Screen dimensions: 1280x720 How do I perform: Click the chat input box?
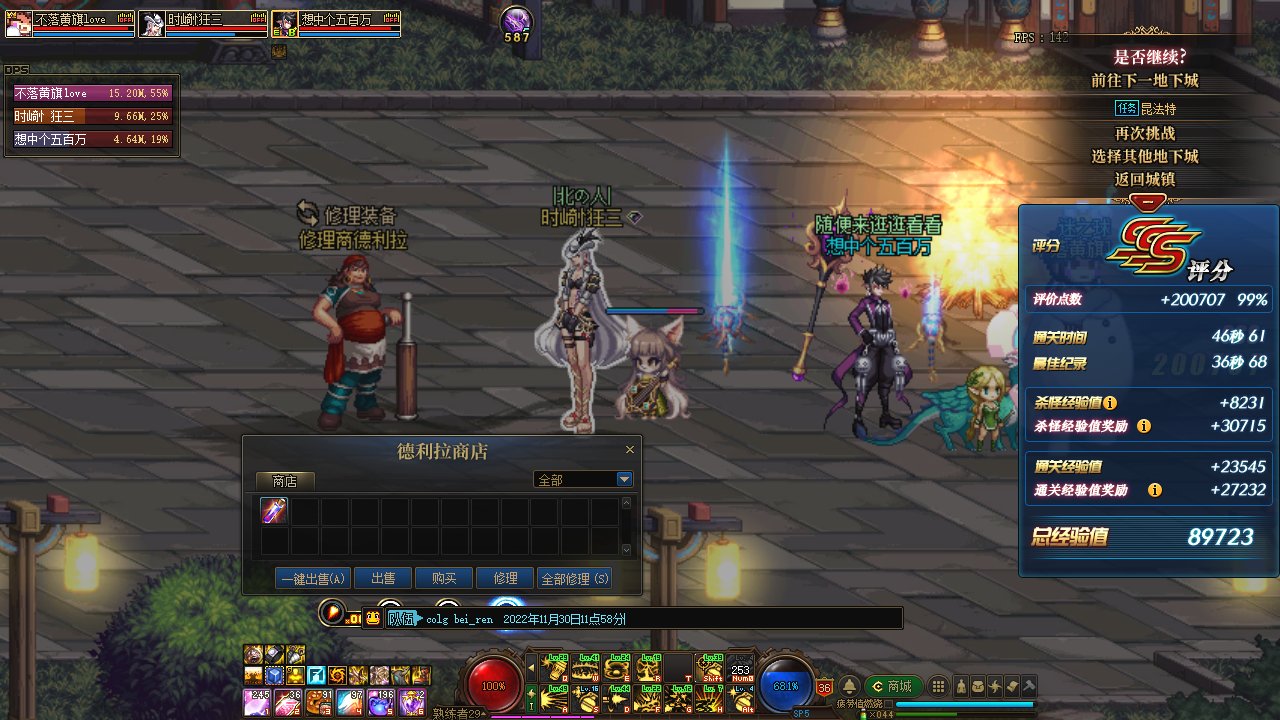click(660, 619)
